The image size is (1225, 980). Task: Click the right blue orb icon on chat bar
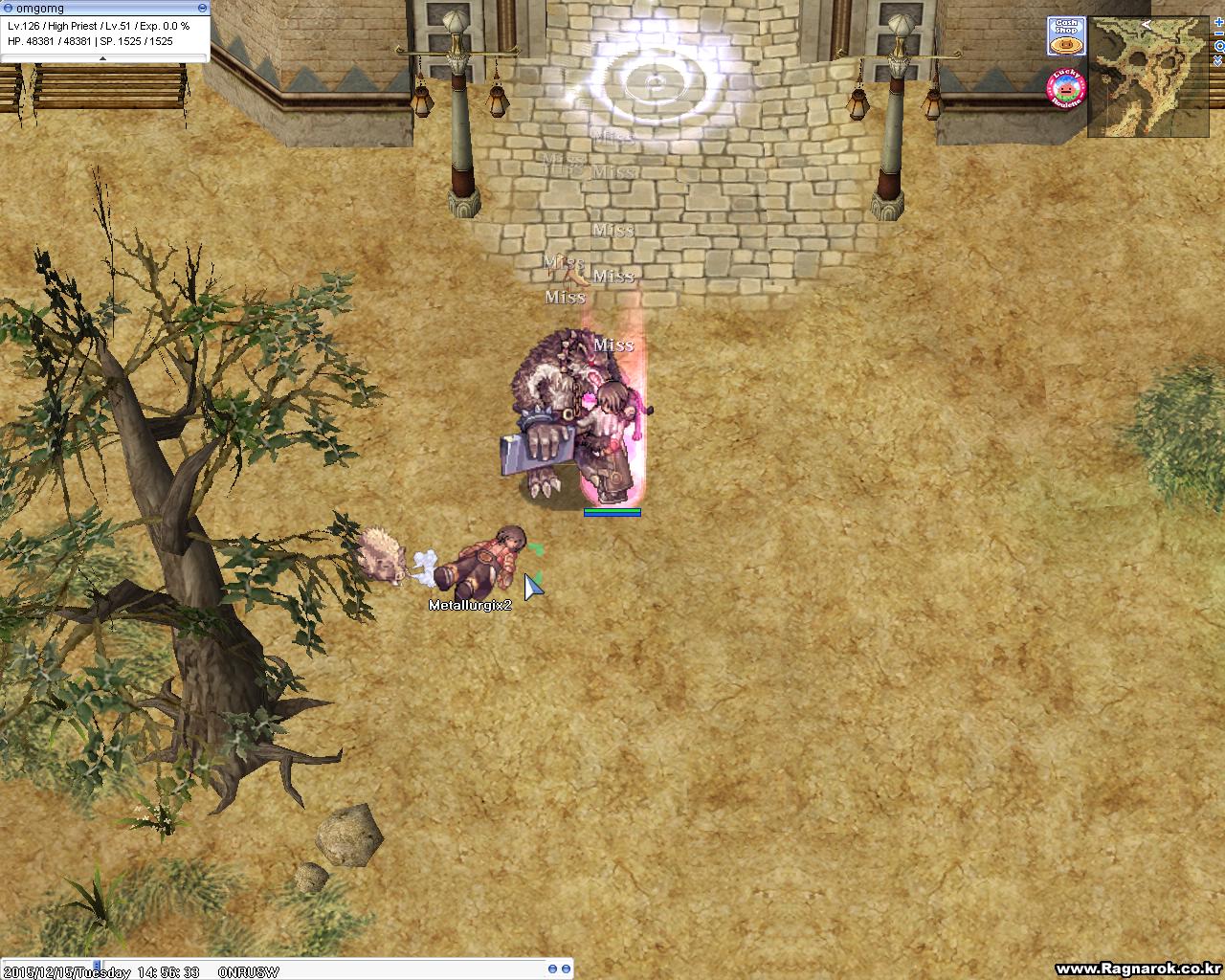click(567, 967)
